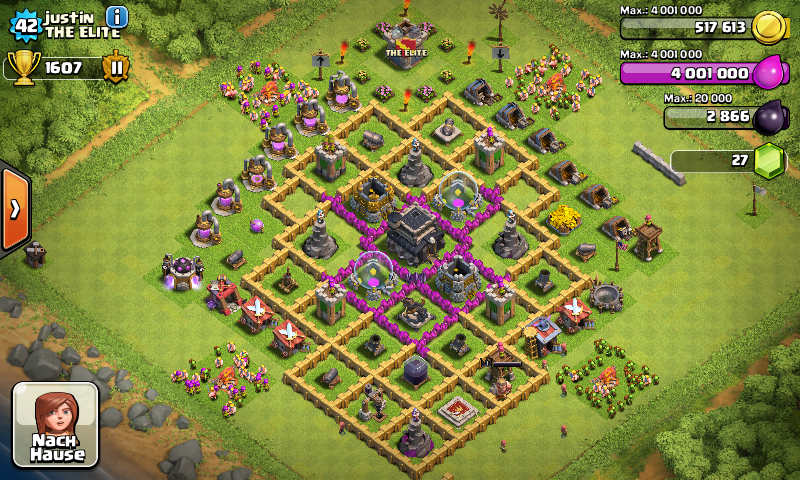Select the league badge beside the trophies
800x480 pixels.
(x=115, y=68)
